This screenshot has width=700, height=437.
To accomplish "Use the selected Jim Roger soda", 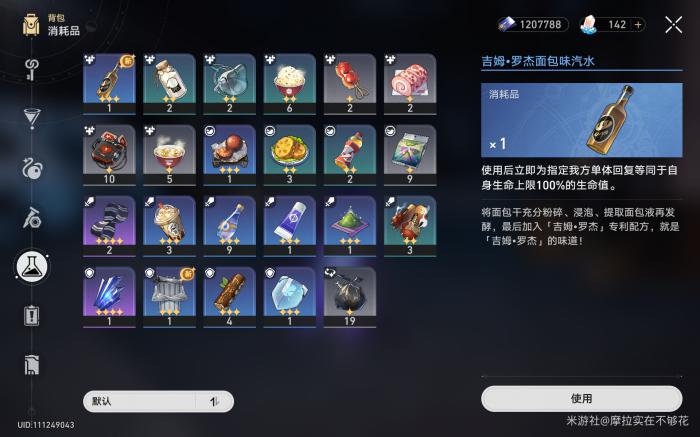I will click(x=582, y=398).
